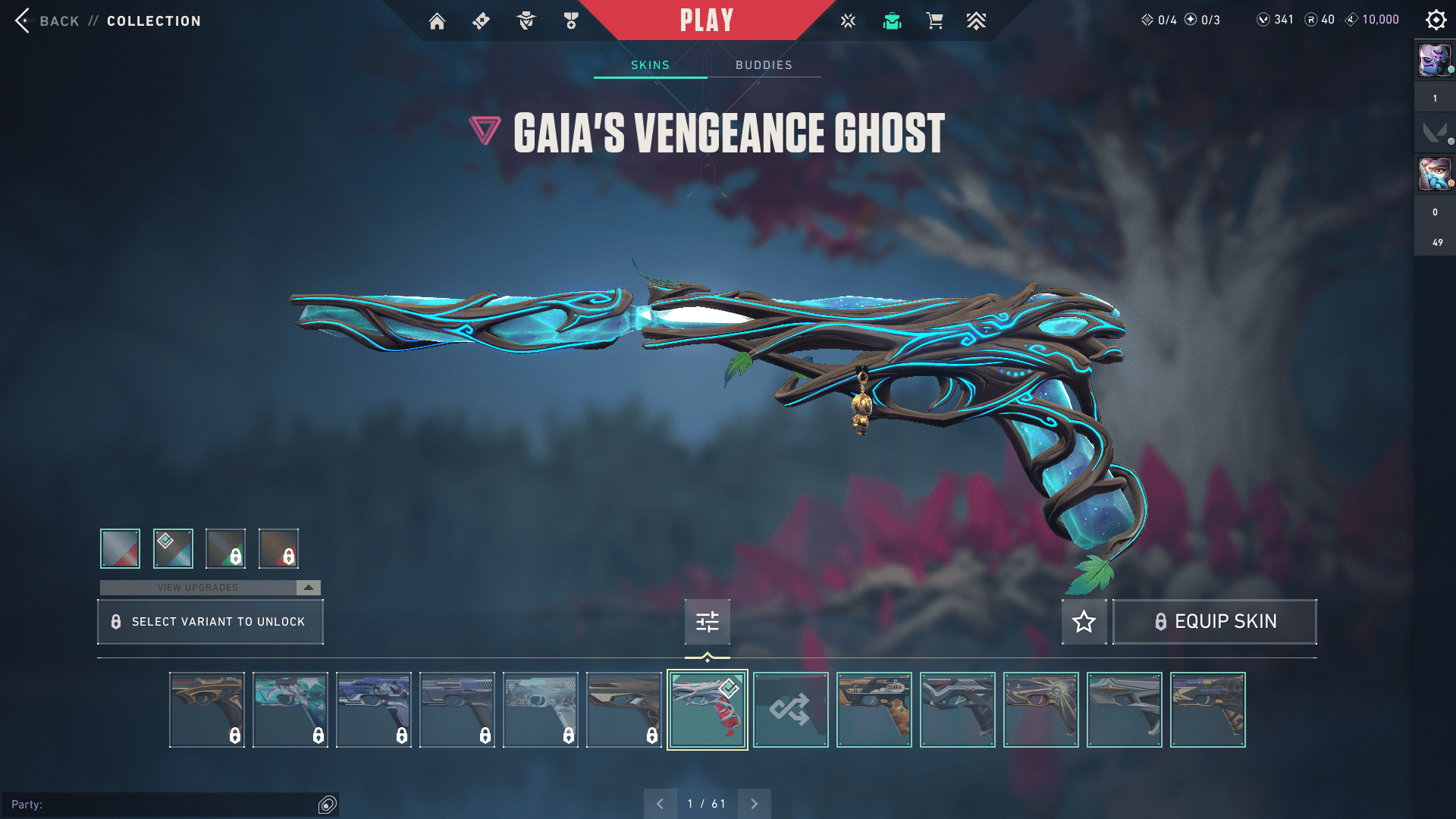
Task: Click the Equip Skin button
Action: [1214, 622]
